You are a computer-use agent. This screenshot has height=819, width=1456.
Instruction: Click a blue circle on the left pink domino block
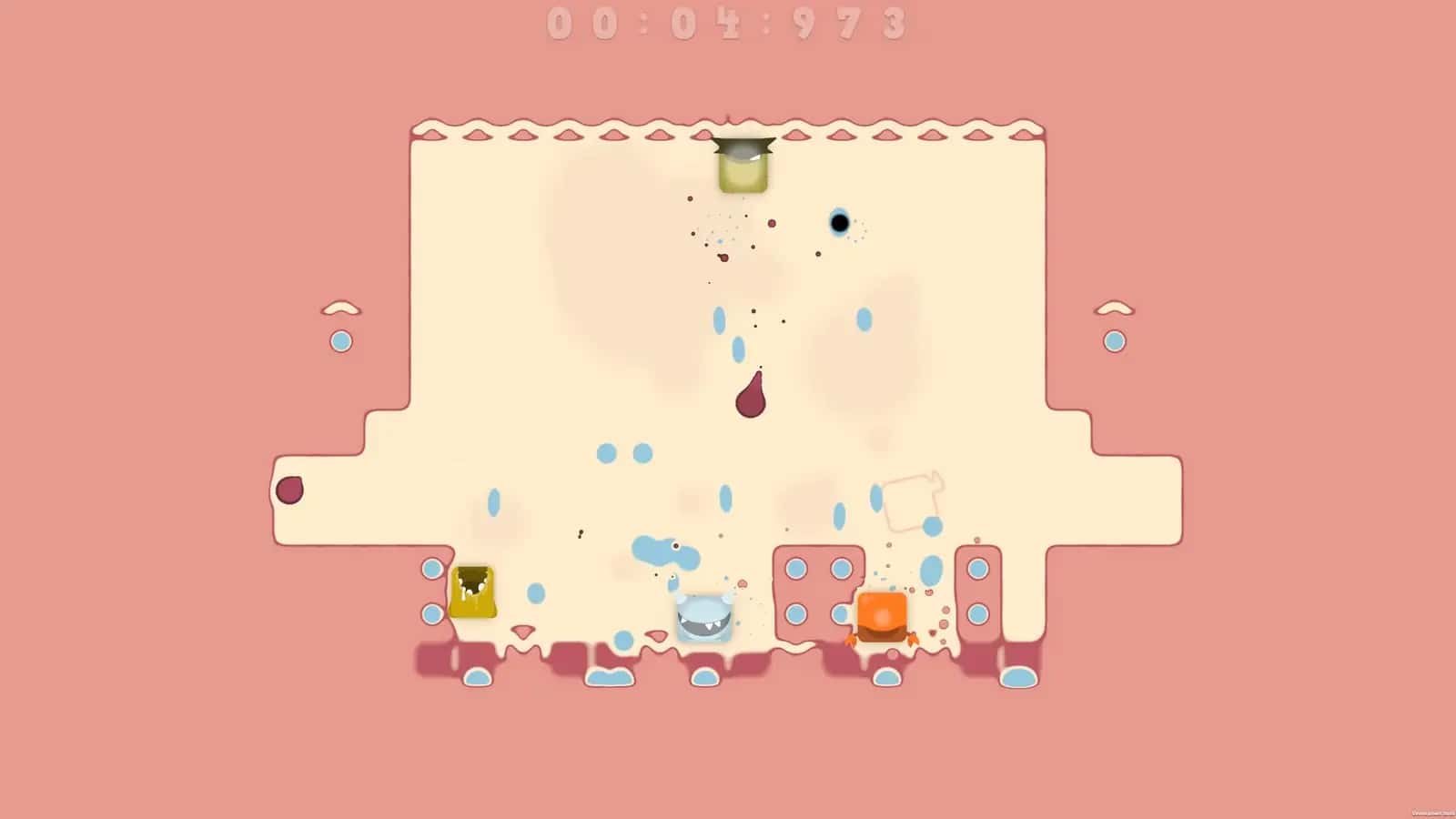click(794, 569)
